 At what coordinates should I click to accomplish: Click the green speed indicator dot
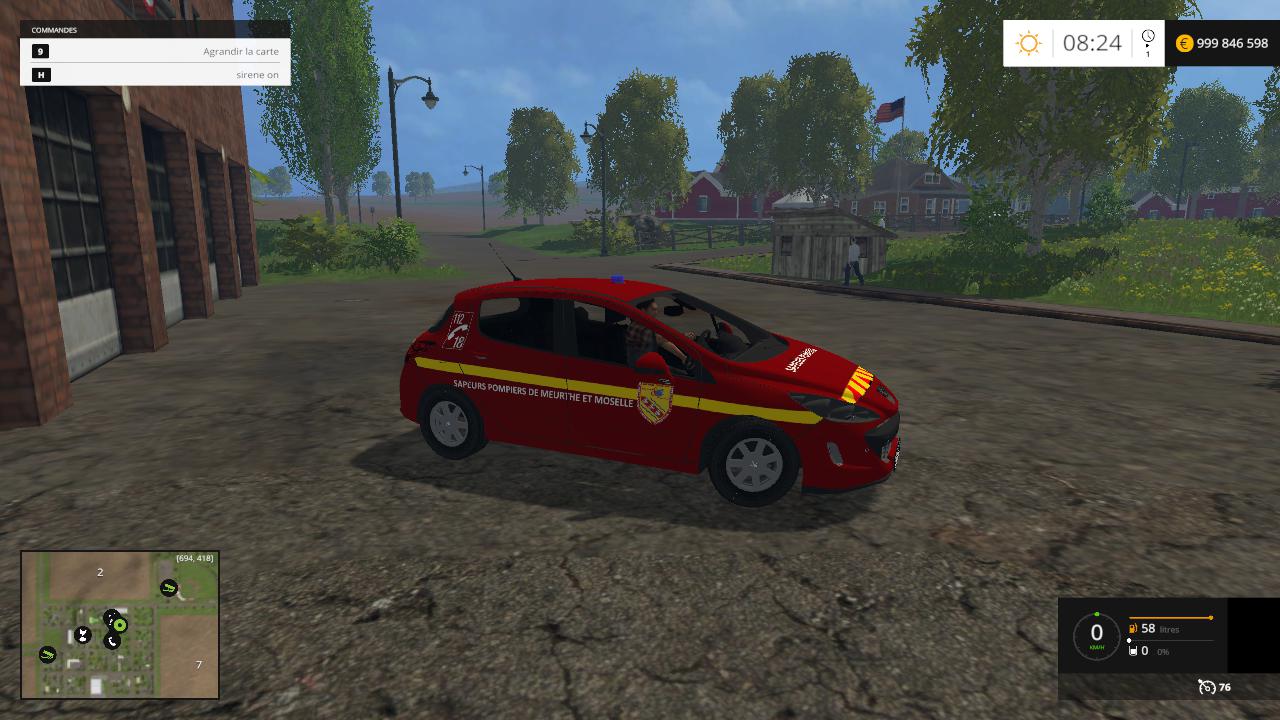[1097, 614]
